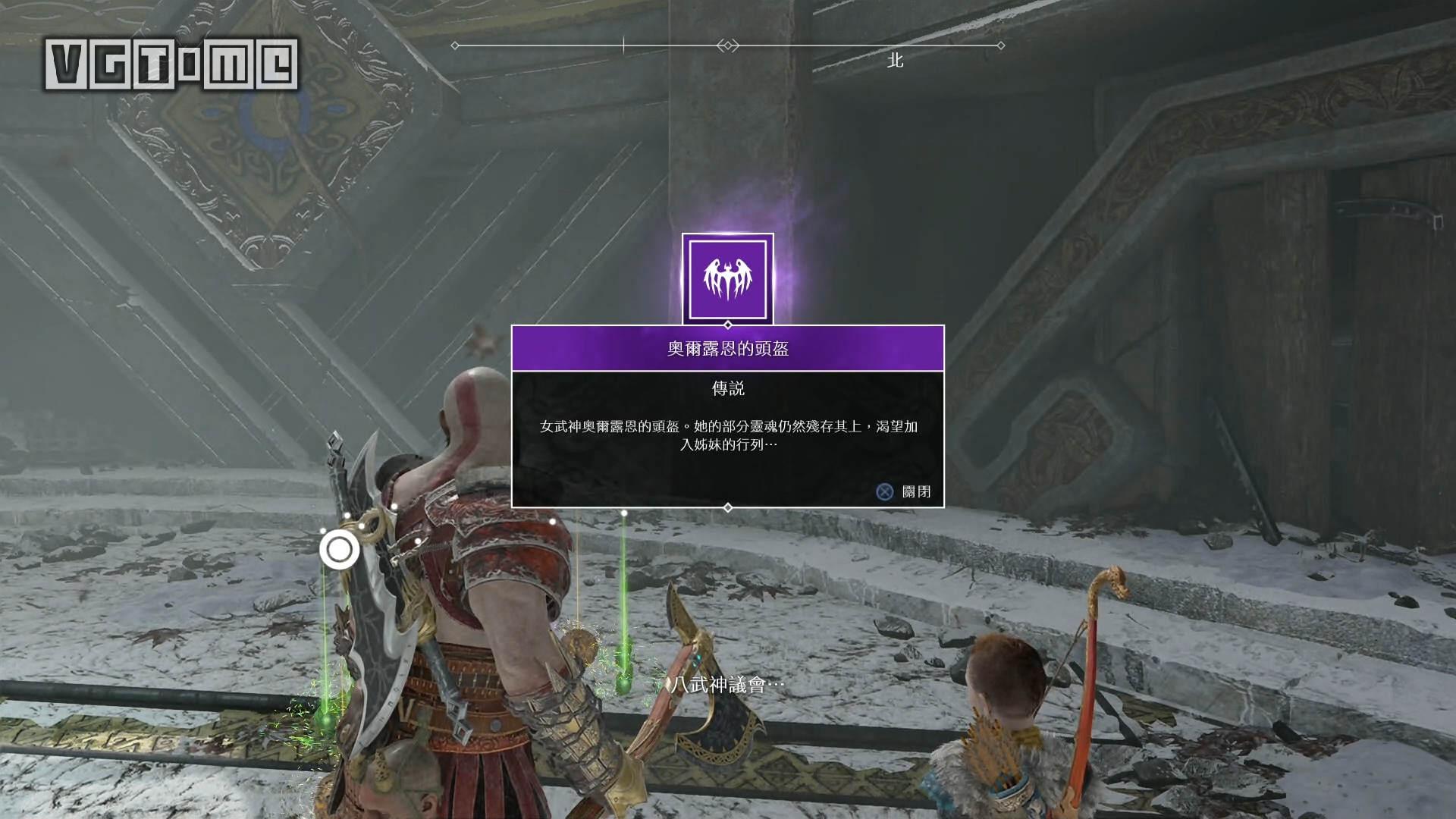Screen dimensions: 1456x819
Task: Click the 北 compass direction marker
Action: [x=895, y=60]
